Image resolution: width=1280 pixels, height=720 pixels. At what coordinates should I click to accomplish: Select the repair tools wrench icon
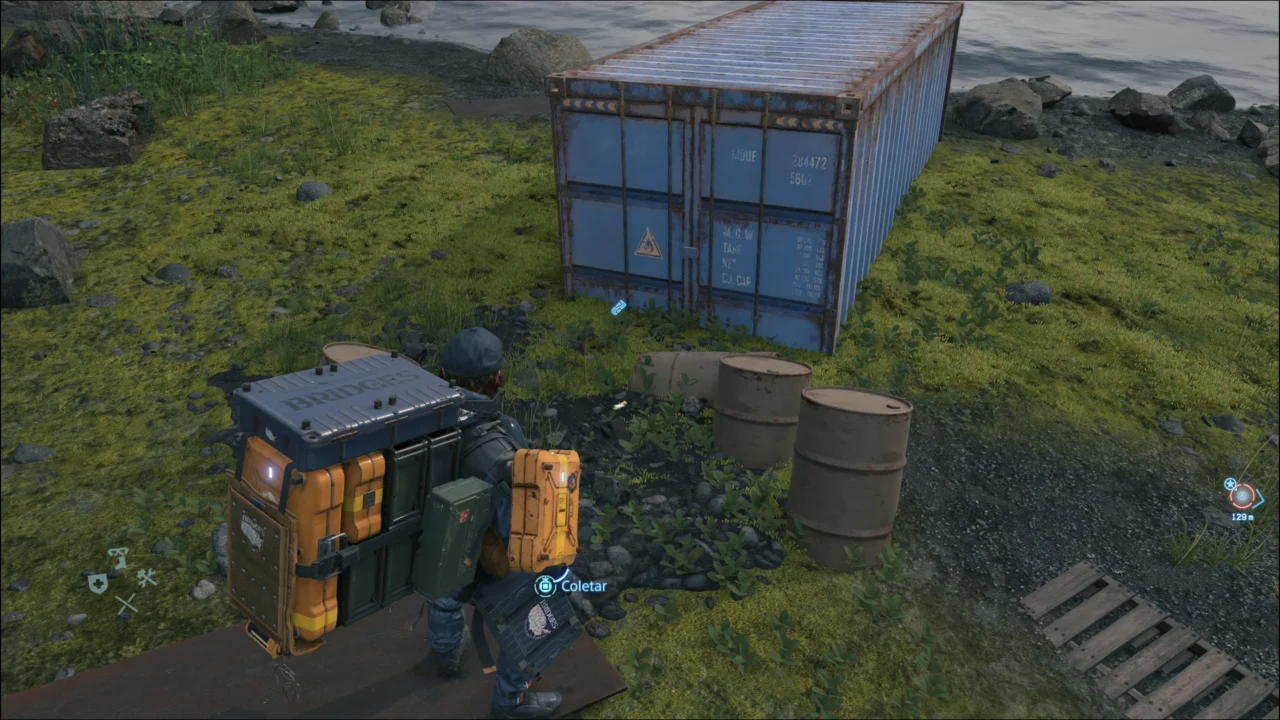point(147,577)
